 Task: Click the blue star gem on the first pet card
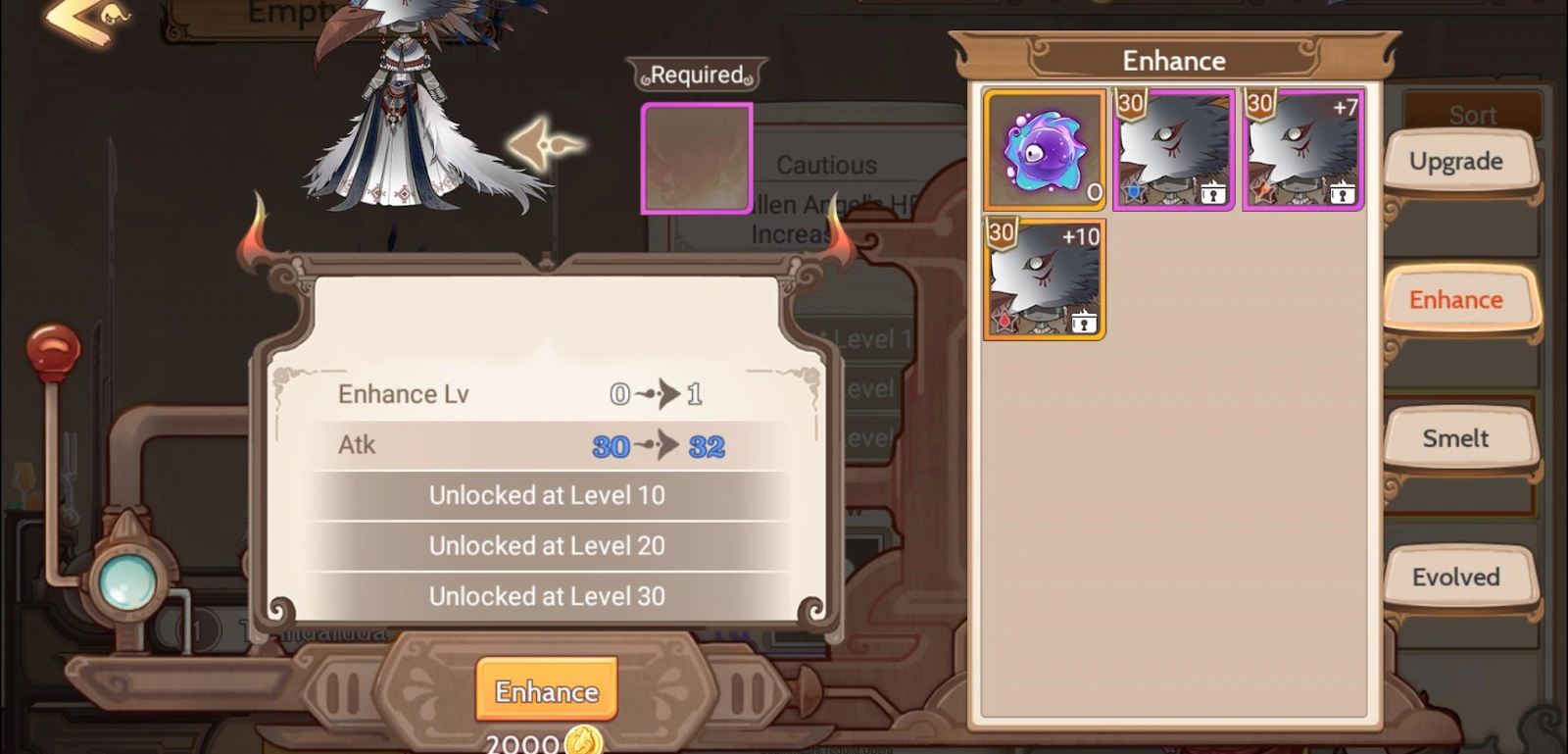tap(1132, 194)
